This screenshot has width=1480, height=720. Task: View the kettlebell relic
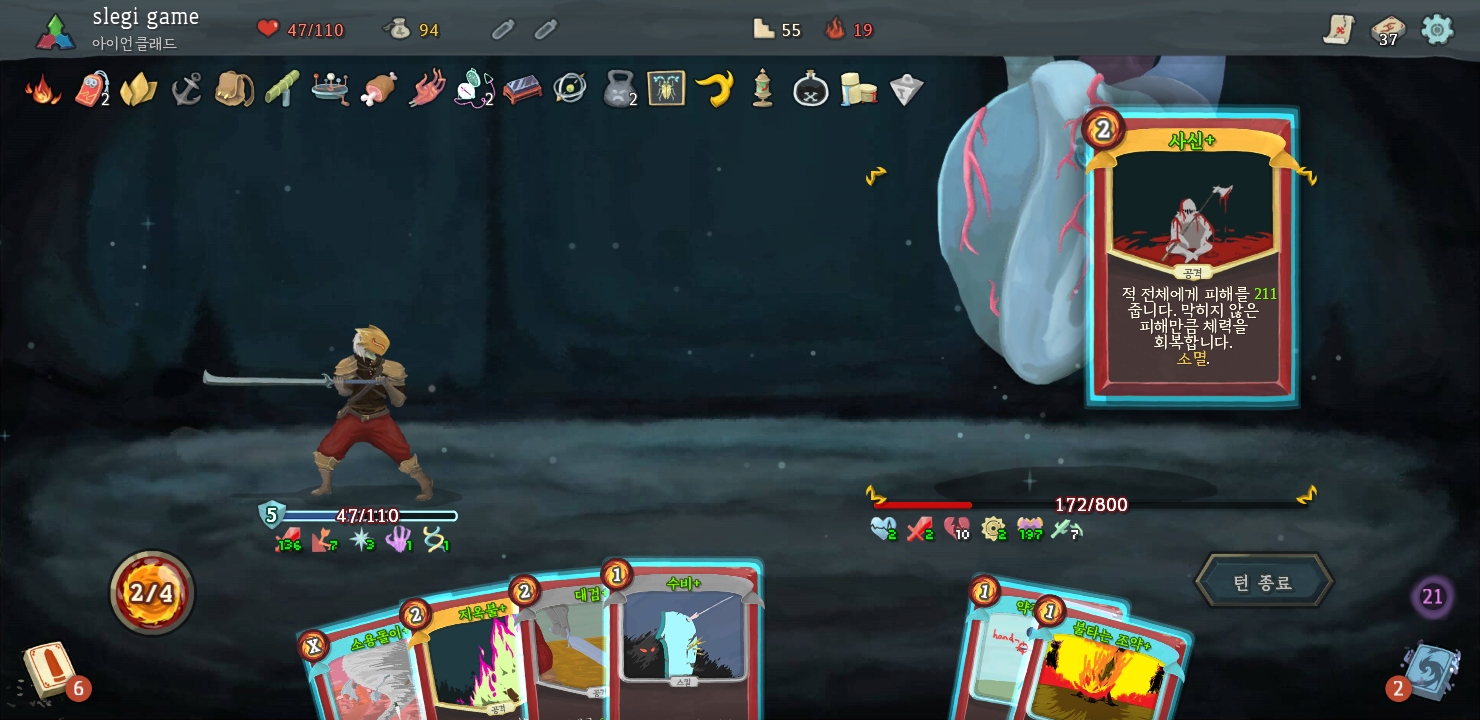618,90
